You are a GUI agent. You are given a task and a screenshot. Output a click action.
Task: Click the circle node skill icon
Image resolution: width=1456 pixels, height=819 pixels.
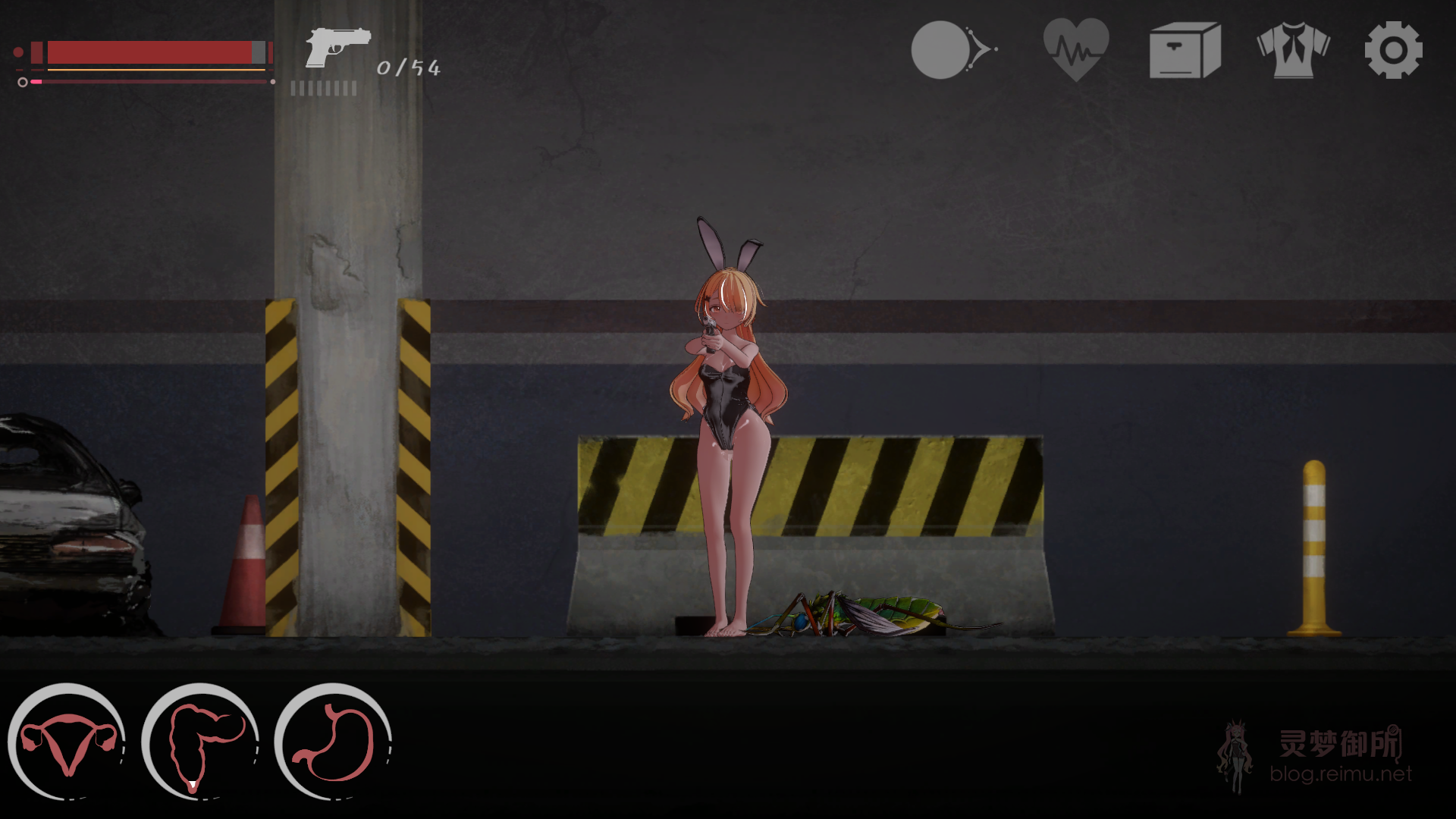coord(952,50)
